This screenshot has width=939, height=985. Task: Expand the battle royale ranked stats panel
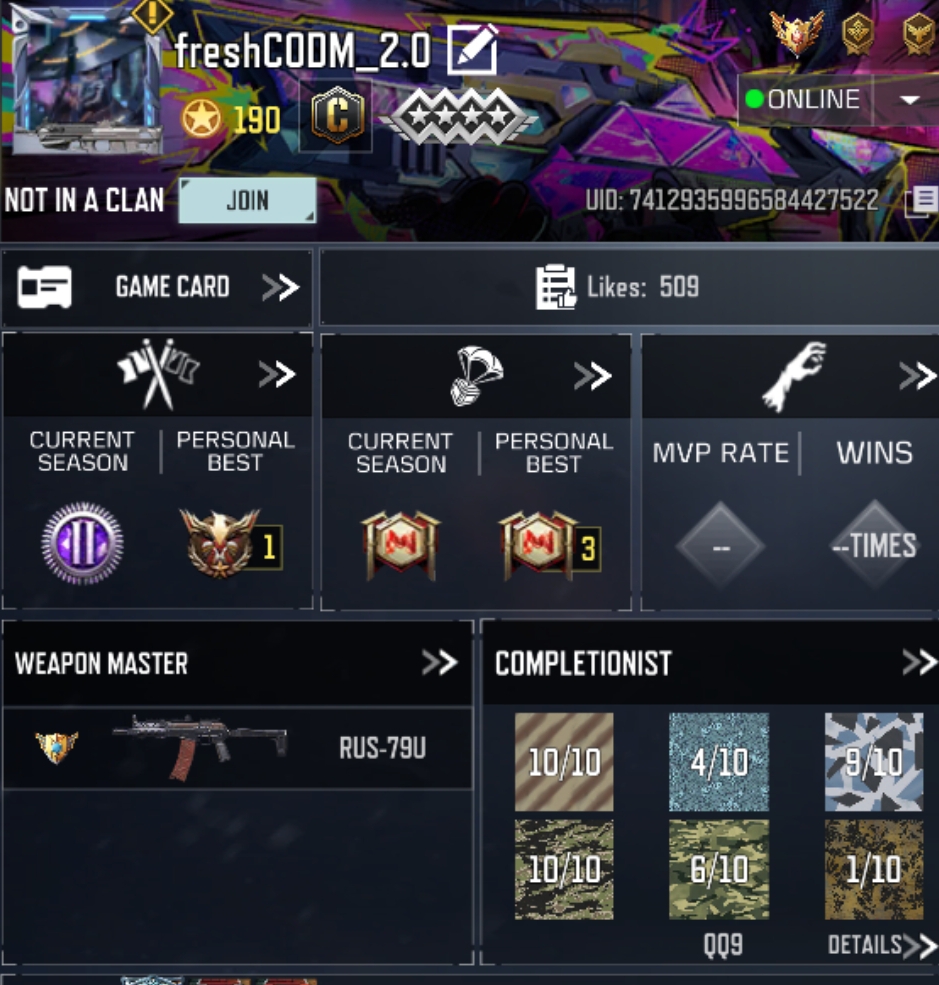coord(592,376)
